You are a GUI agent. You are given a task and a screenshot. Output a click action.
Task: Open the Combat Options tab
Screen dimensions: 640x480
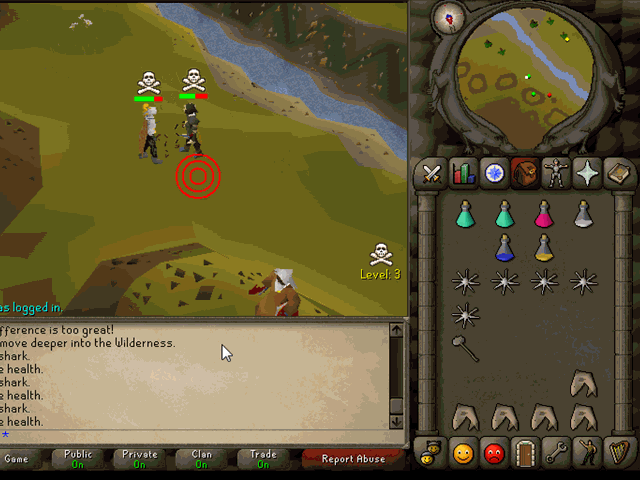click(432, 173)
